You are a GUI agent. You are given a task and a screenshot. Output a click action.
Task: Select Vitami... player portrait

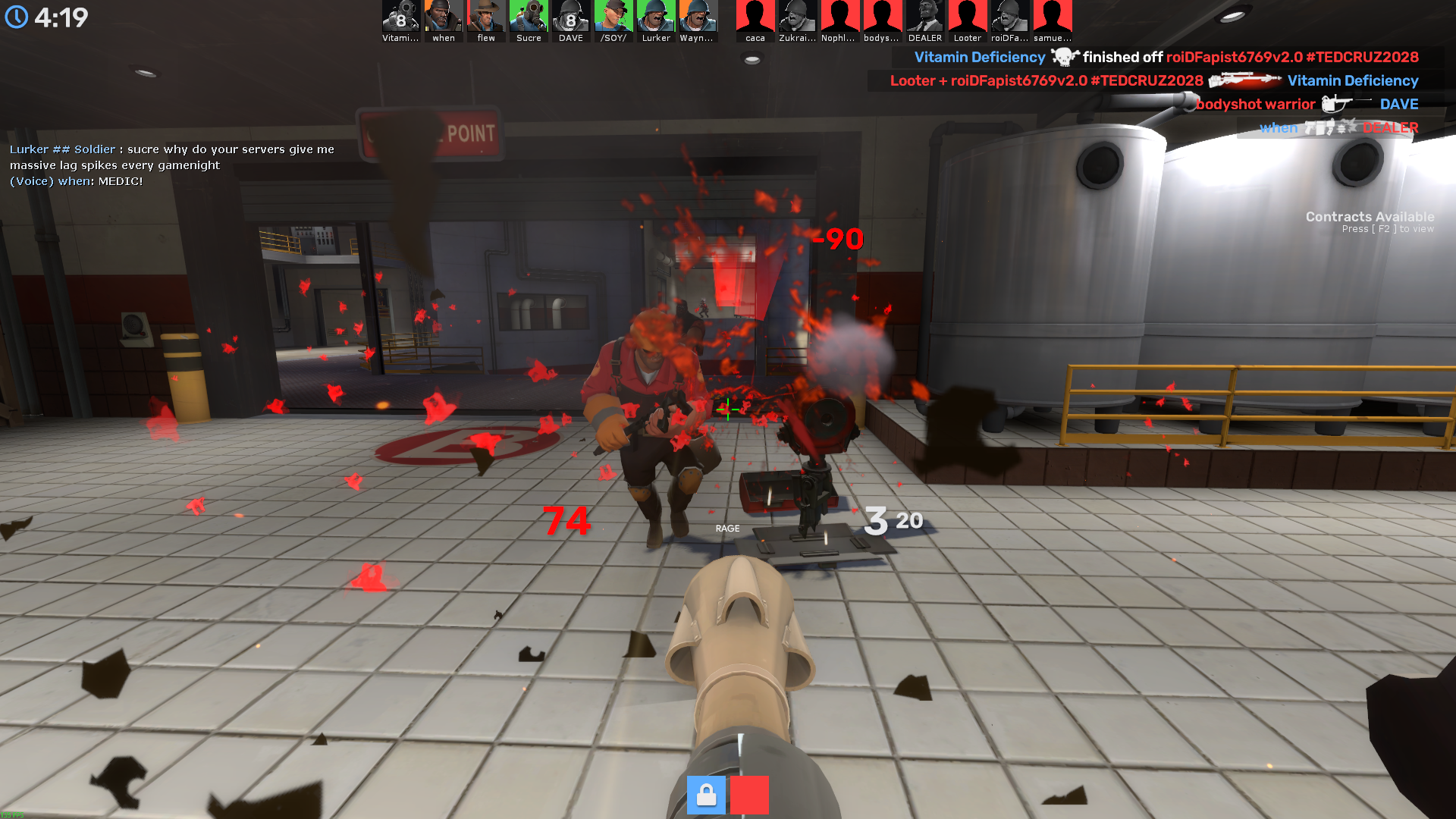click(400, 17)
